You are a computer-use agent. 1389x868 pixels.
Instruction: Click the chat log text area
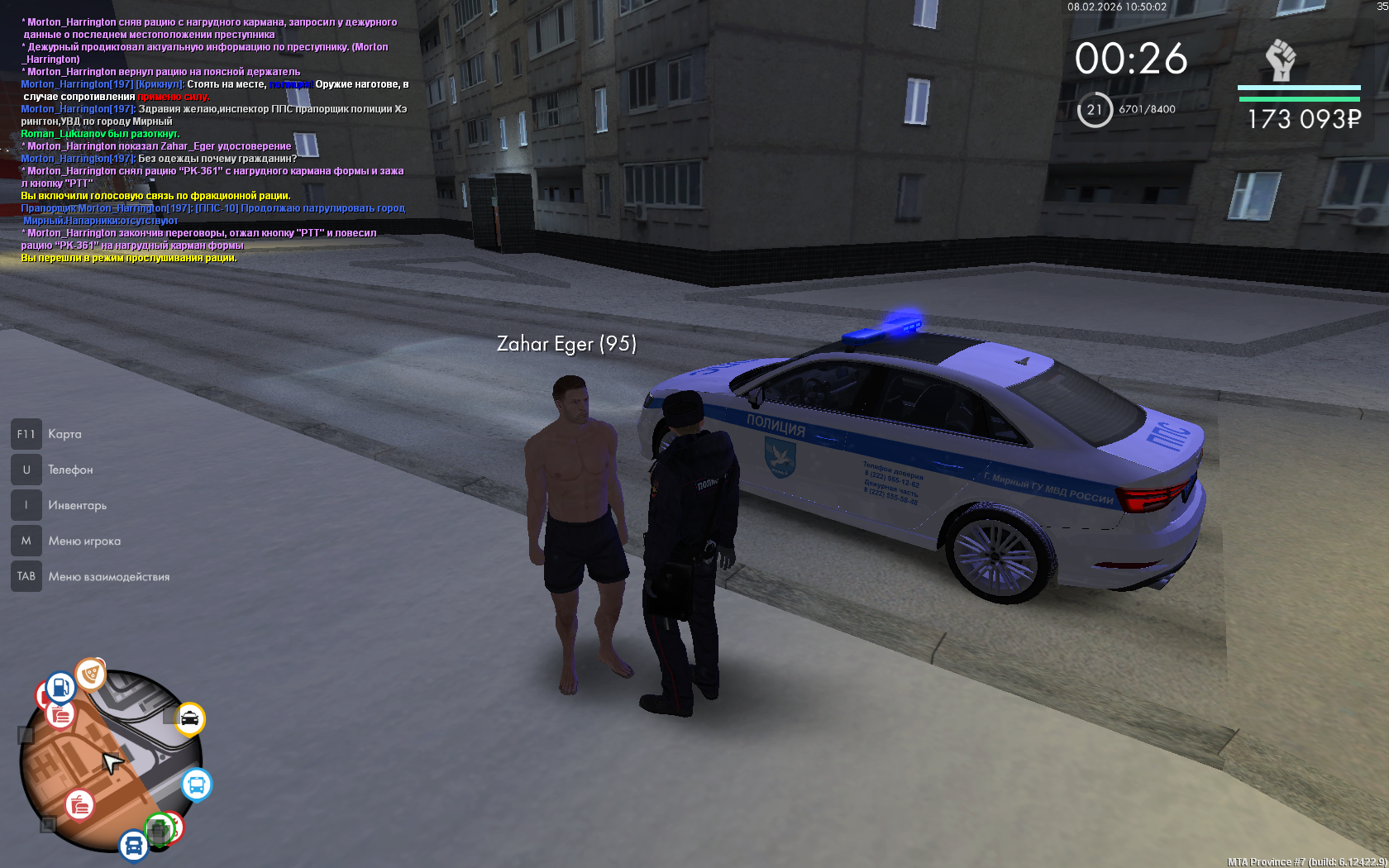(x=213, y=140)
